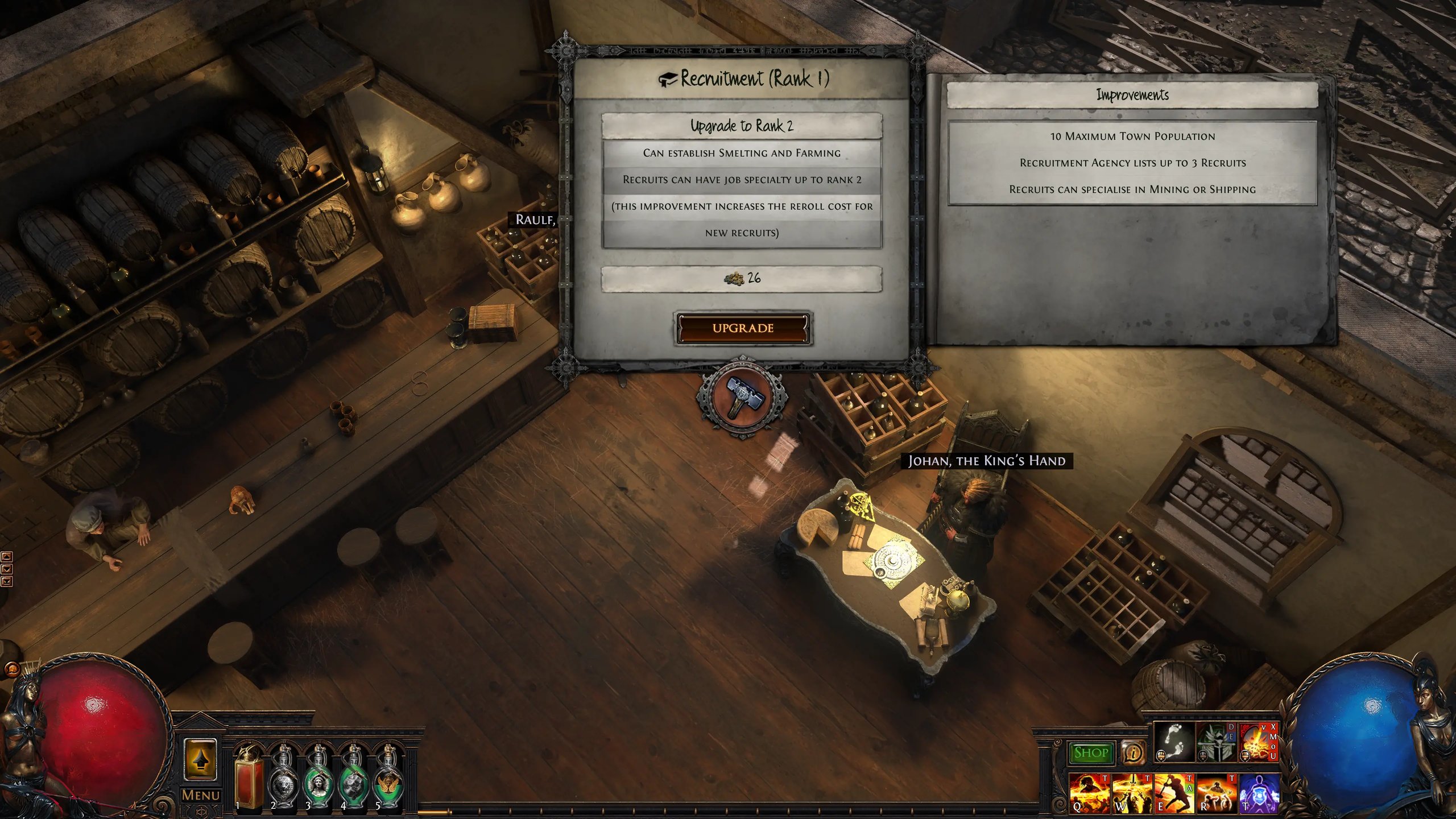The height and width of the screenshot is (819, 1456).
Task: Select the footprints movement skill icon
Action: 1174,742
